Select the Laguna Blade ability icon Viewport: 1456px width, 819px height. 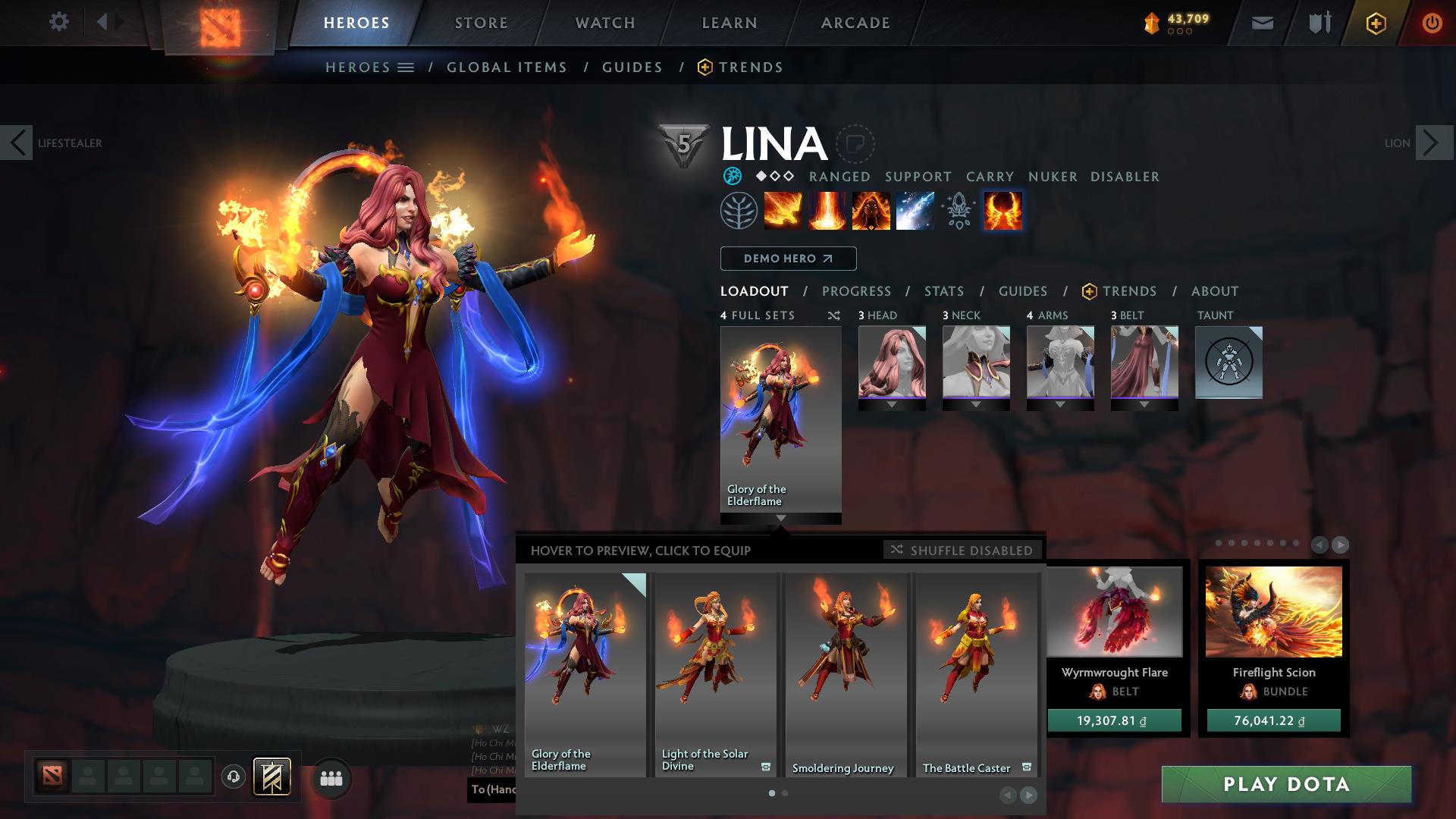pos(913,211)
